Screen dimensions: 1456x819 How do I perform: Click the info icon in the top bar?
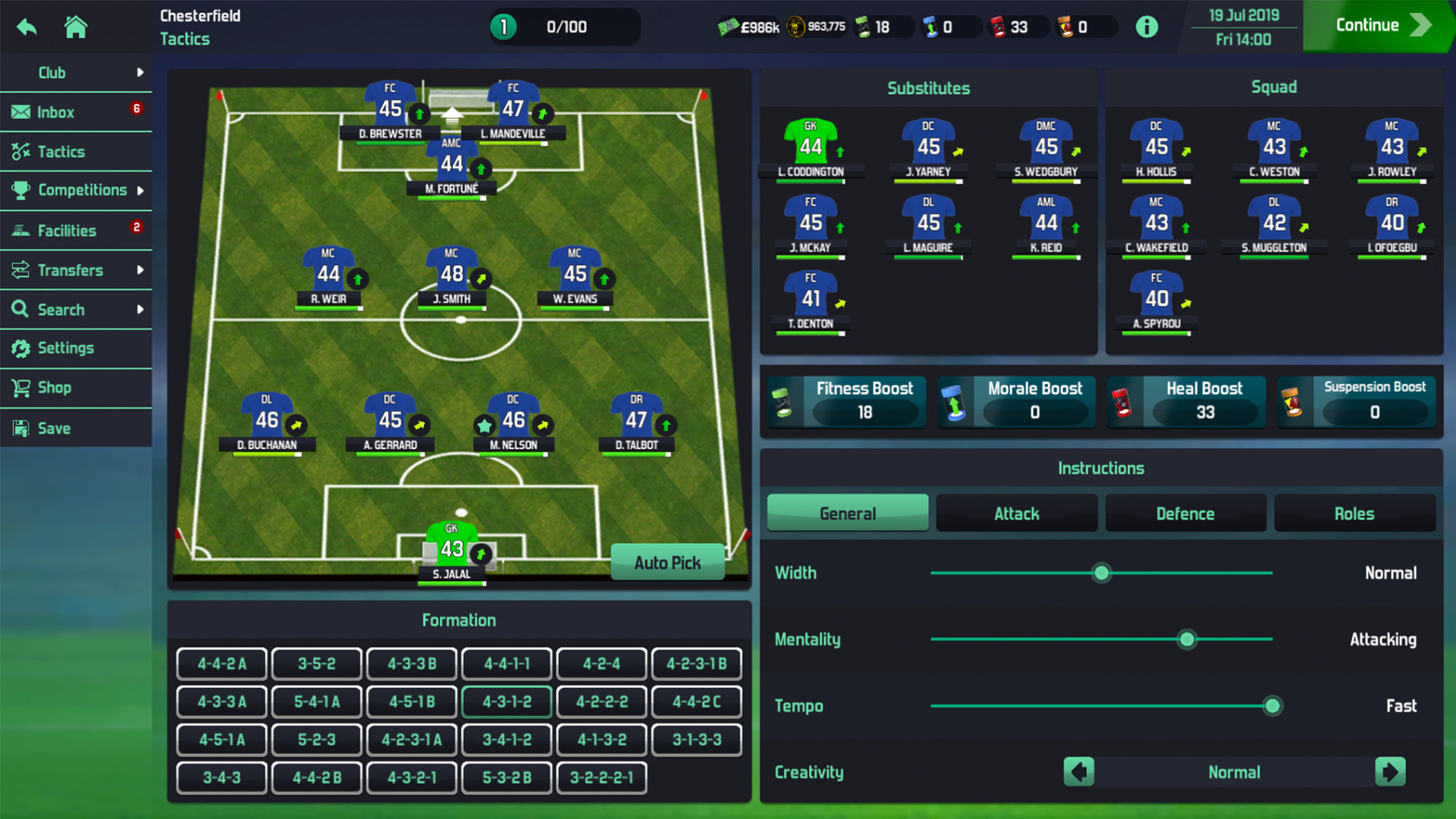click(x=1147, y=26)
